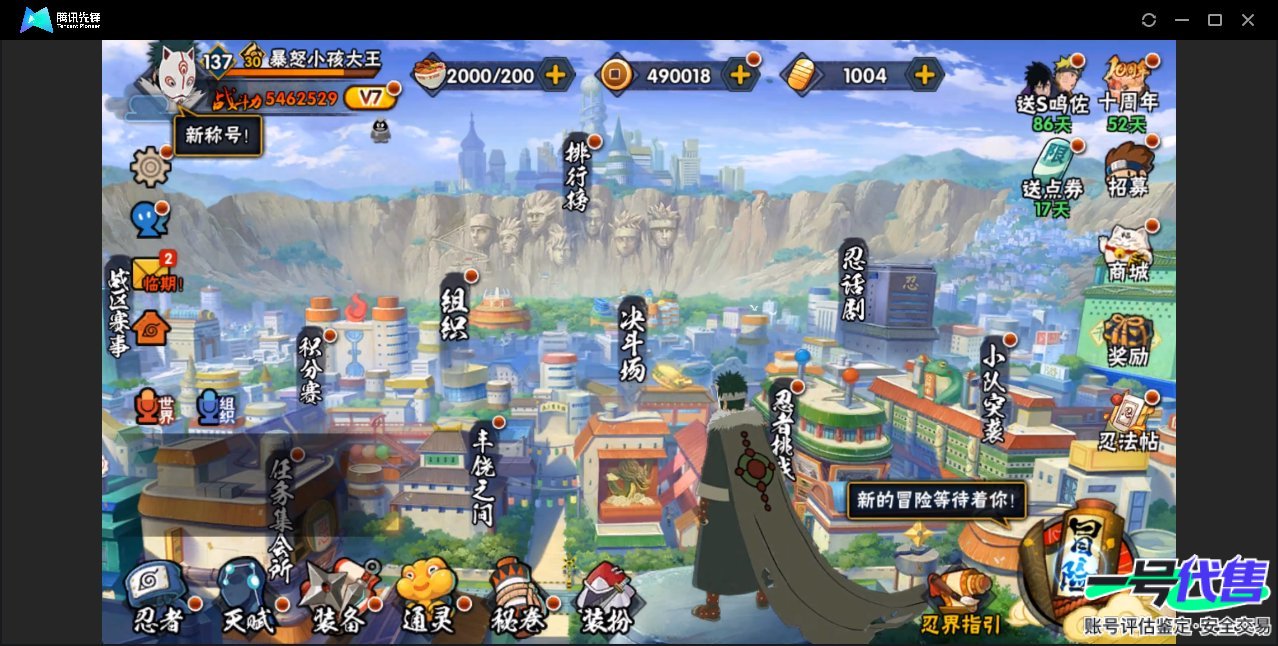Add copper coins with the plus button

click(740, 75)
